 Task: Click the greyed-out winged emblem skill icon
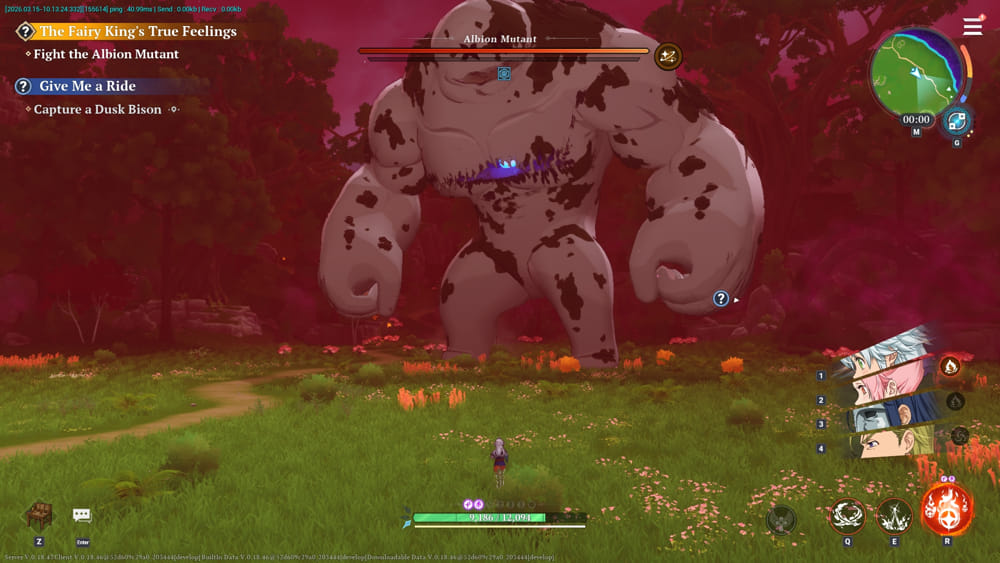[781, 520]
